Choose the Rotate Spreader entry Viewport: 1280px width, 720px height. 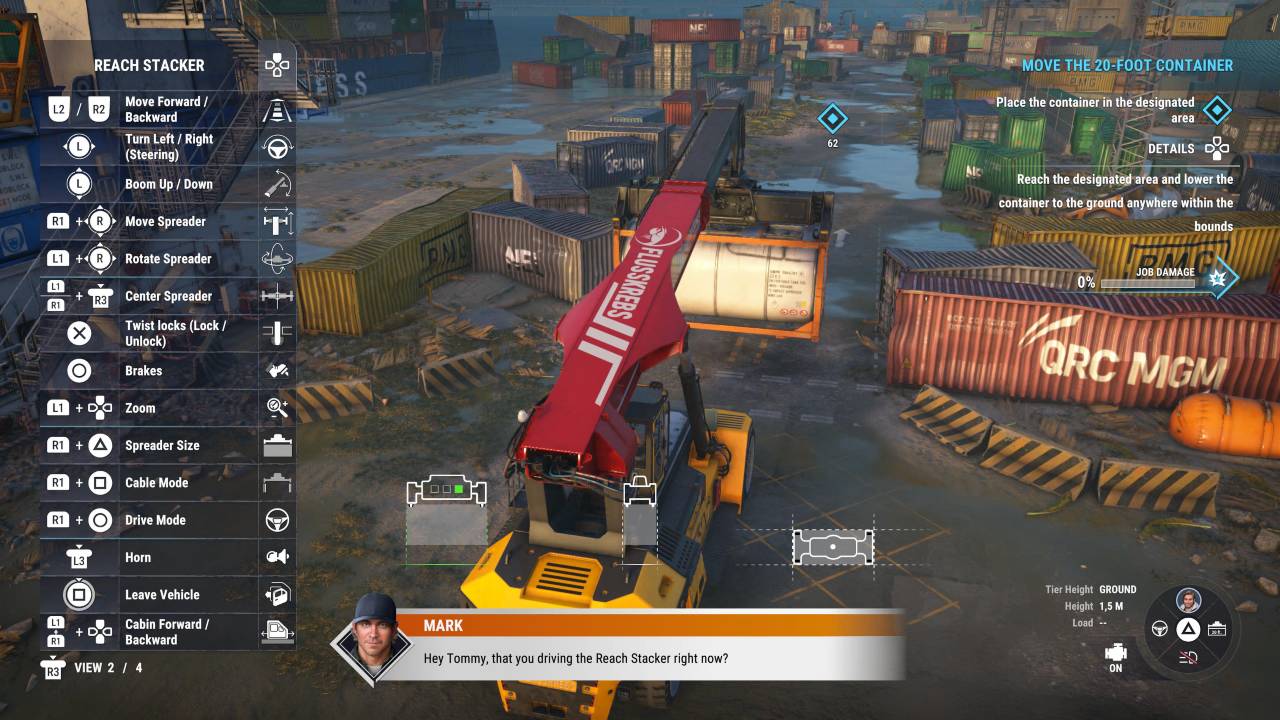point(168,259)
